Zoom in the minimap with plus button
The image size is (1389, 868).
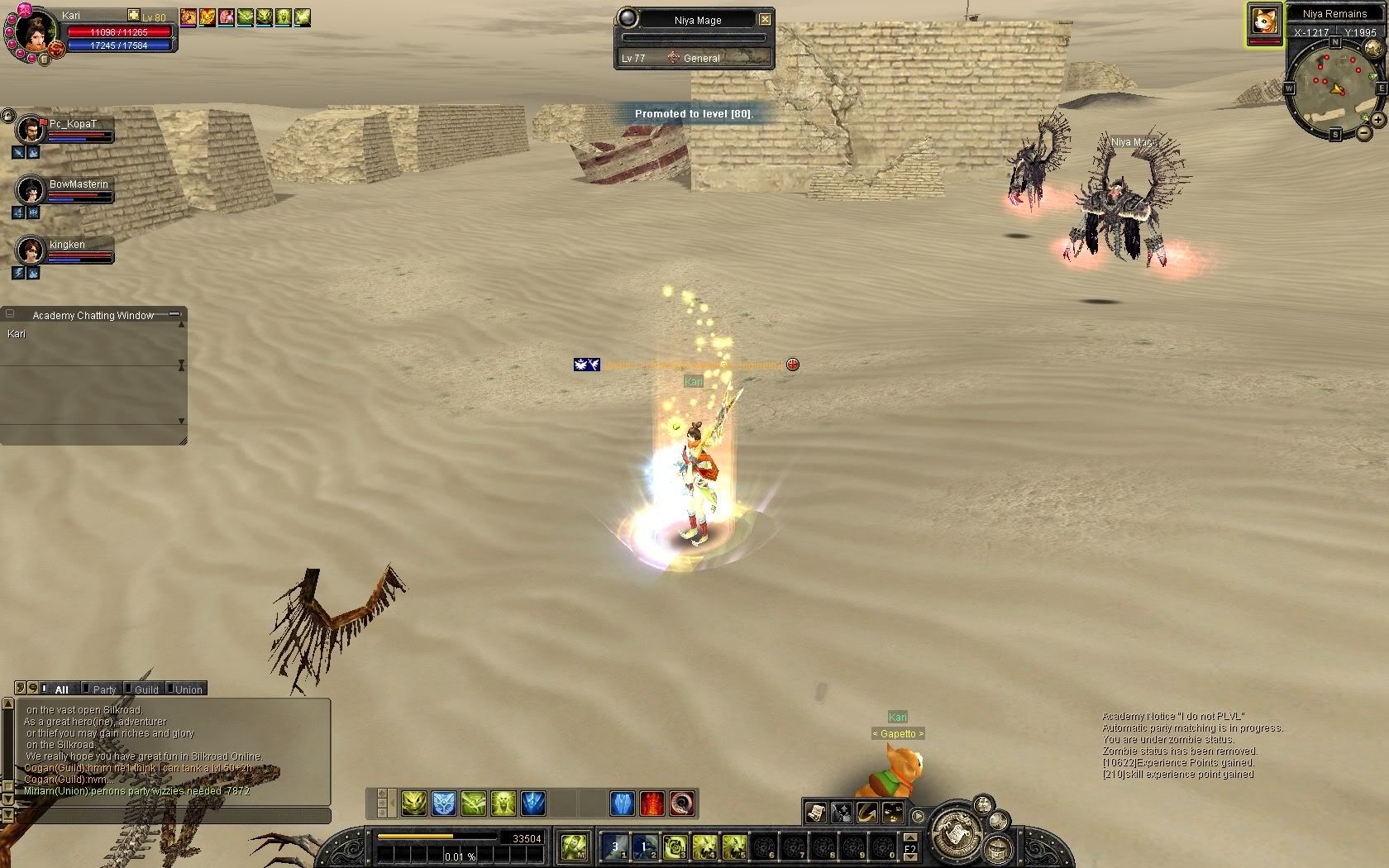click(1378, 120)
